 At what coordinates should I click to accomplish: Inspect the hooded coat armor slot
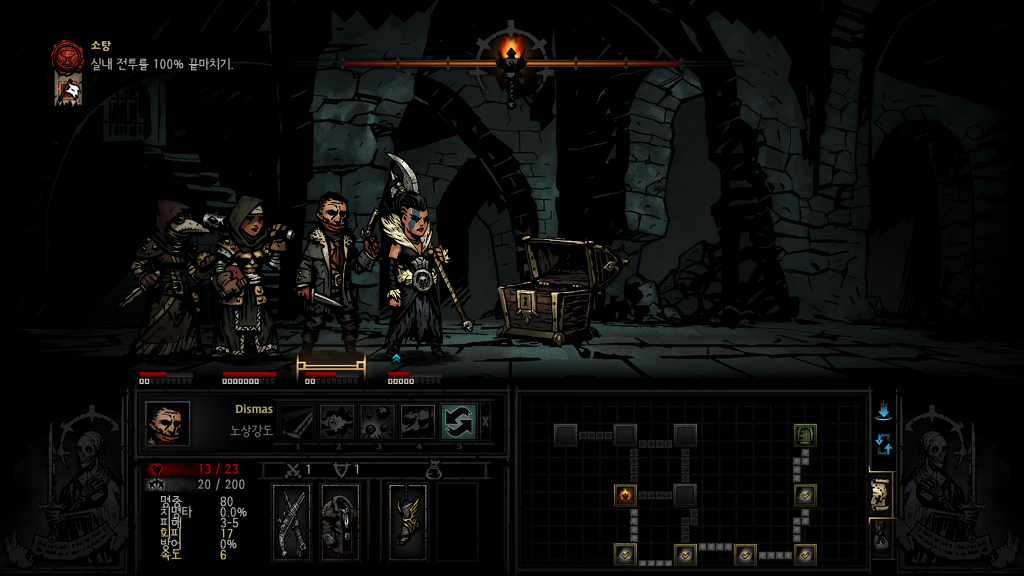[x=340, y=521]
